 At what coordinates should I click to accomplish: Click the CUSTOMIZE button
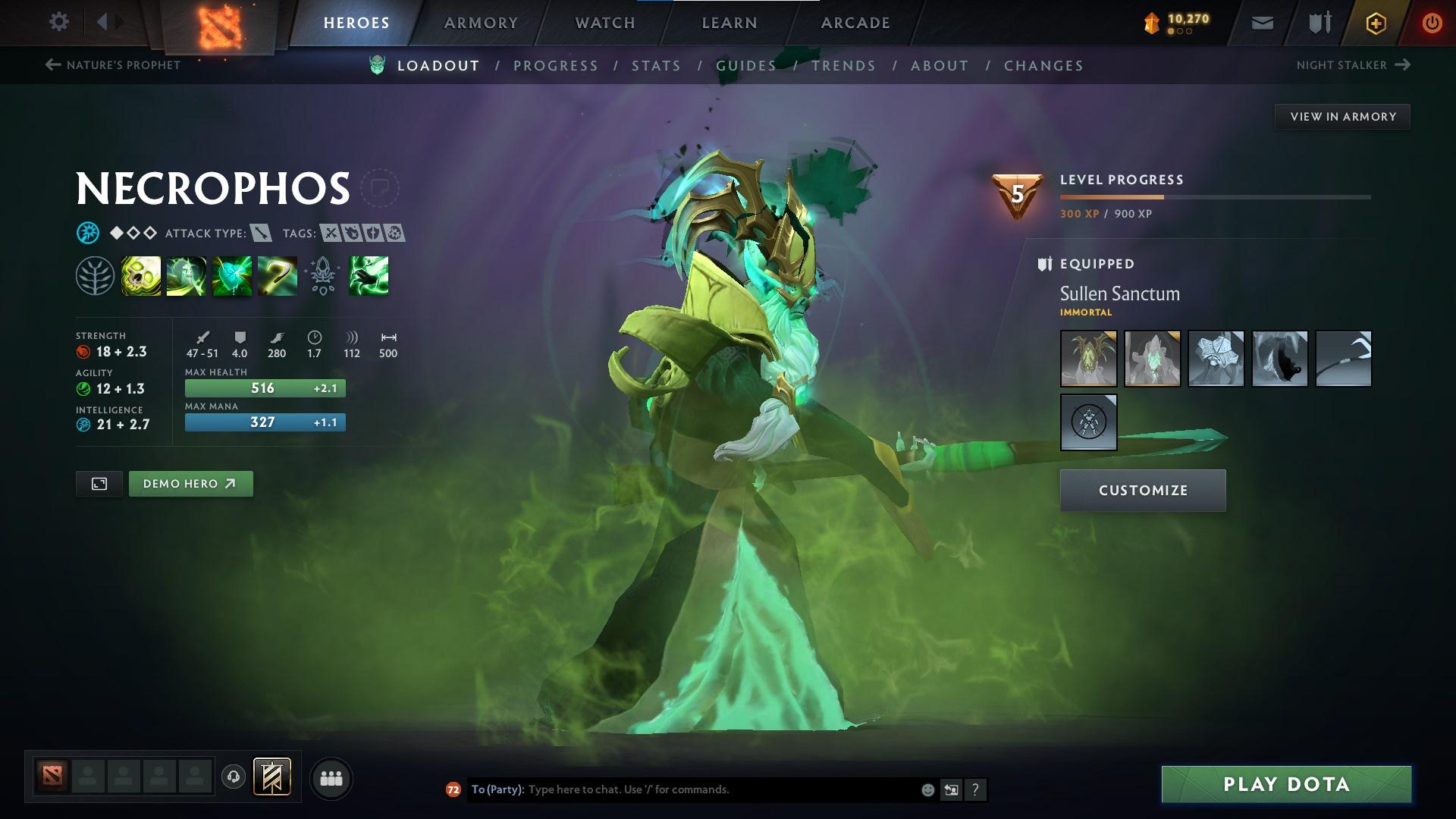(x=1142, y=490)
